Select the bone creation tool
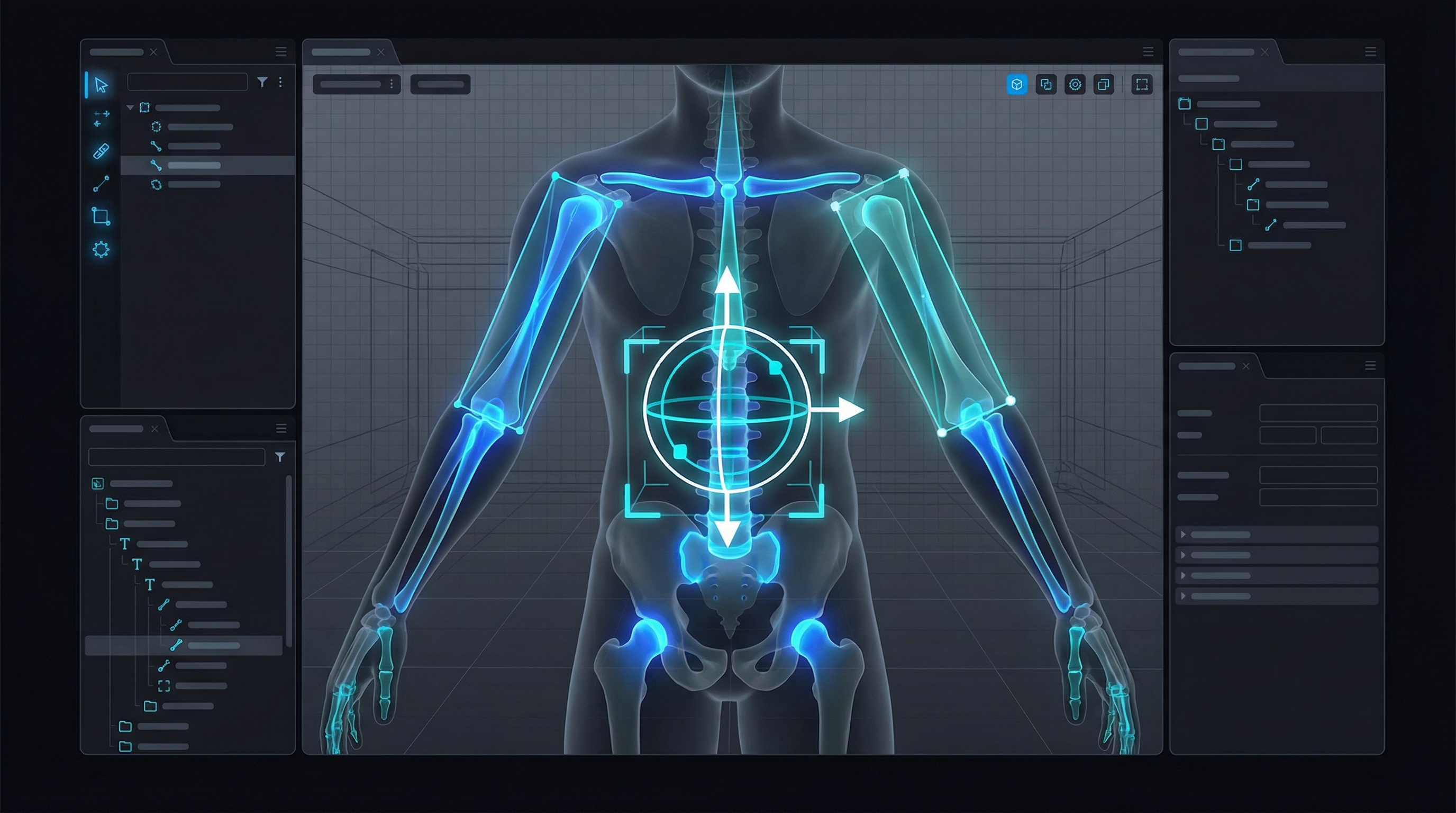The width and height of the screenshot is (1456, 813). click(x=101, y=184)
